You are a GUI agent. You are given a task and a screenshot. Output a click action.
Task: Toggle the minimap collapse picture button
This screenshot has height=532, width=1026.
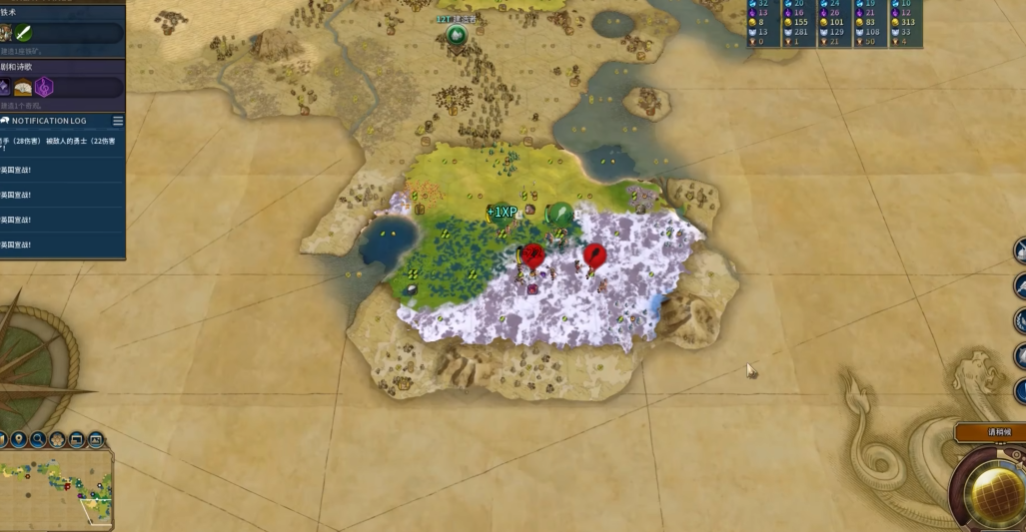pyautogui.click(x=96, y=439)
